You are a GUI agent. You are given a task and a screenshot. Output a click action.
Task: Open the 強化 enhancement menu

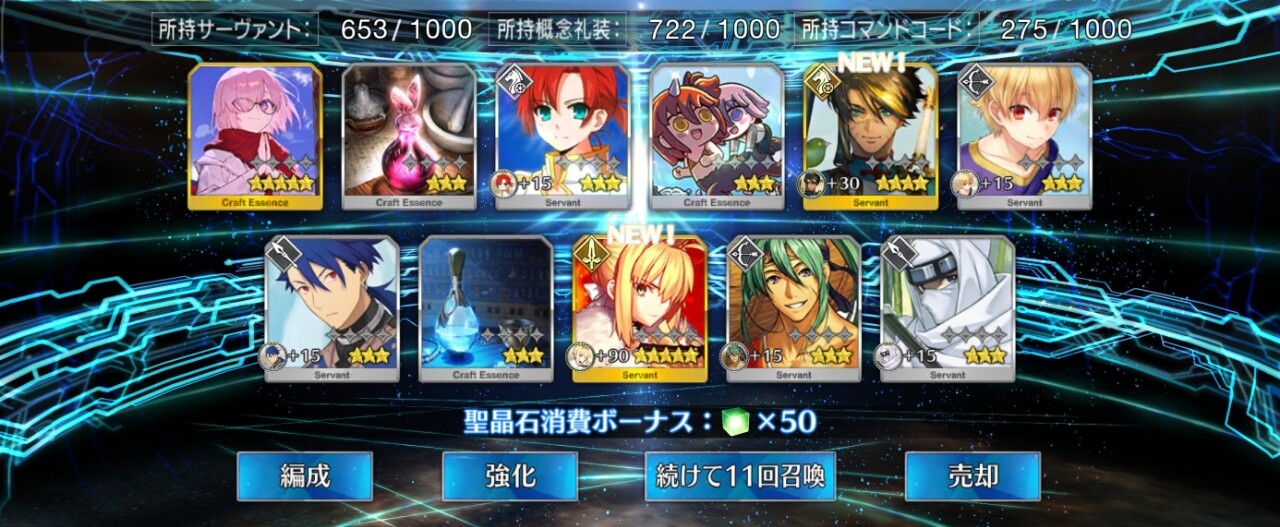[510, 476]
